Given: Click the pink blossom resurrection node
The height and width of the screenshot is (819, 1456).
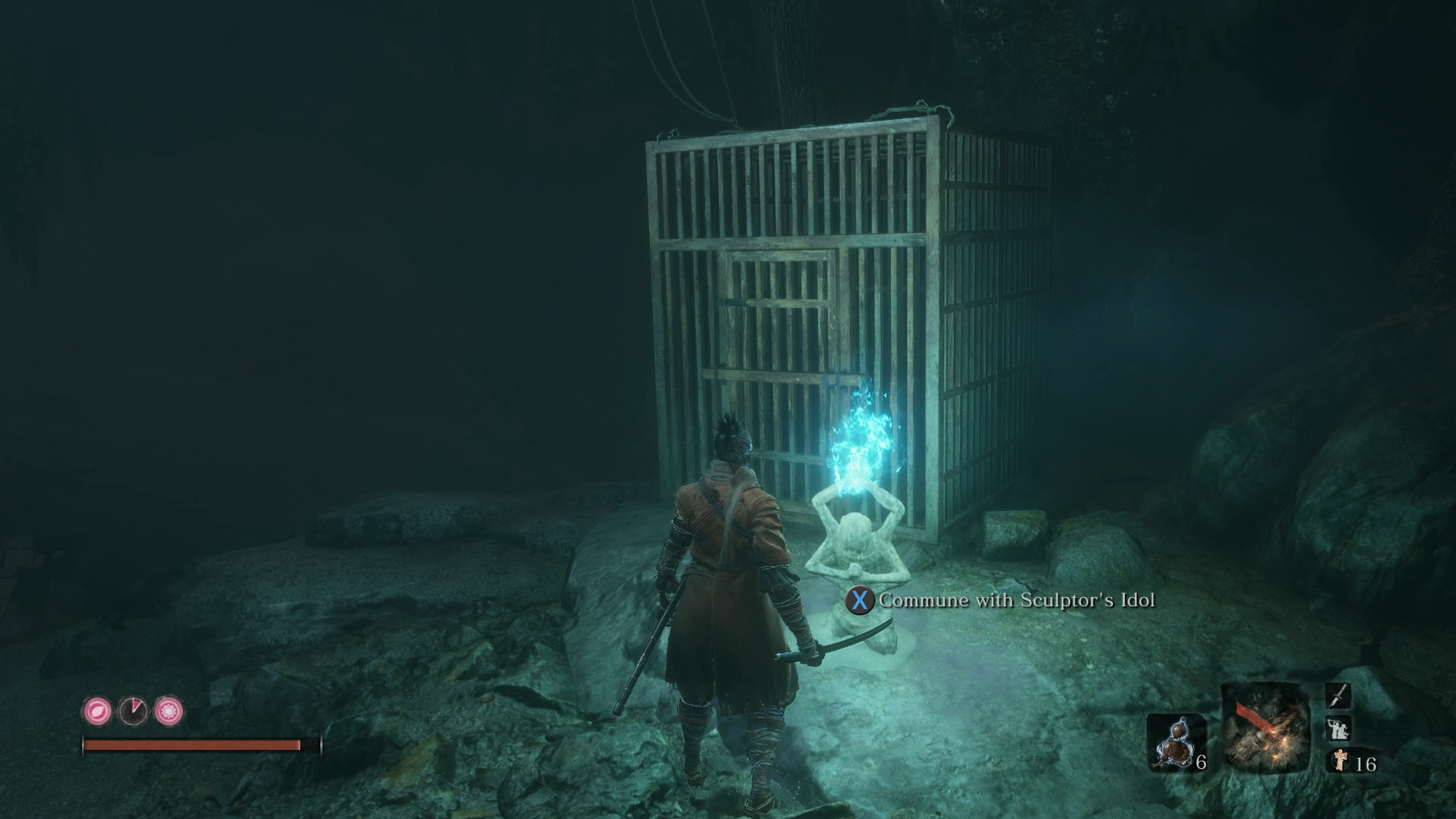Looking at the screenshot, I should pyautogui.click(x=168, y=711).
